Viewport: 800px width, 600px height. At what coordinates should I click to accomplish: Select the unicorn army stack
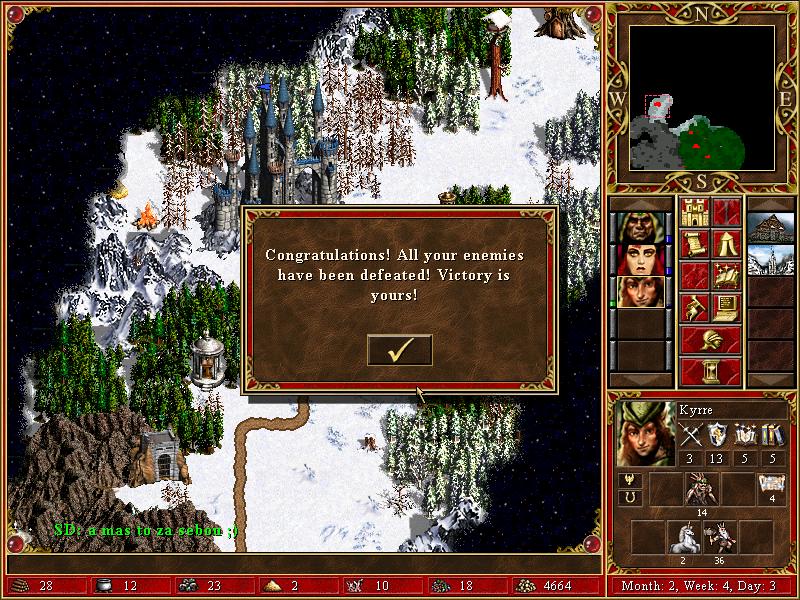[x=685, y=536]
